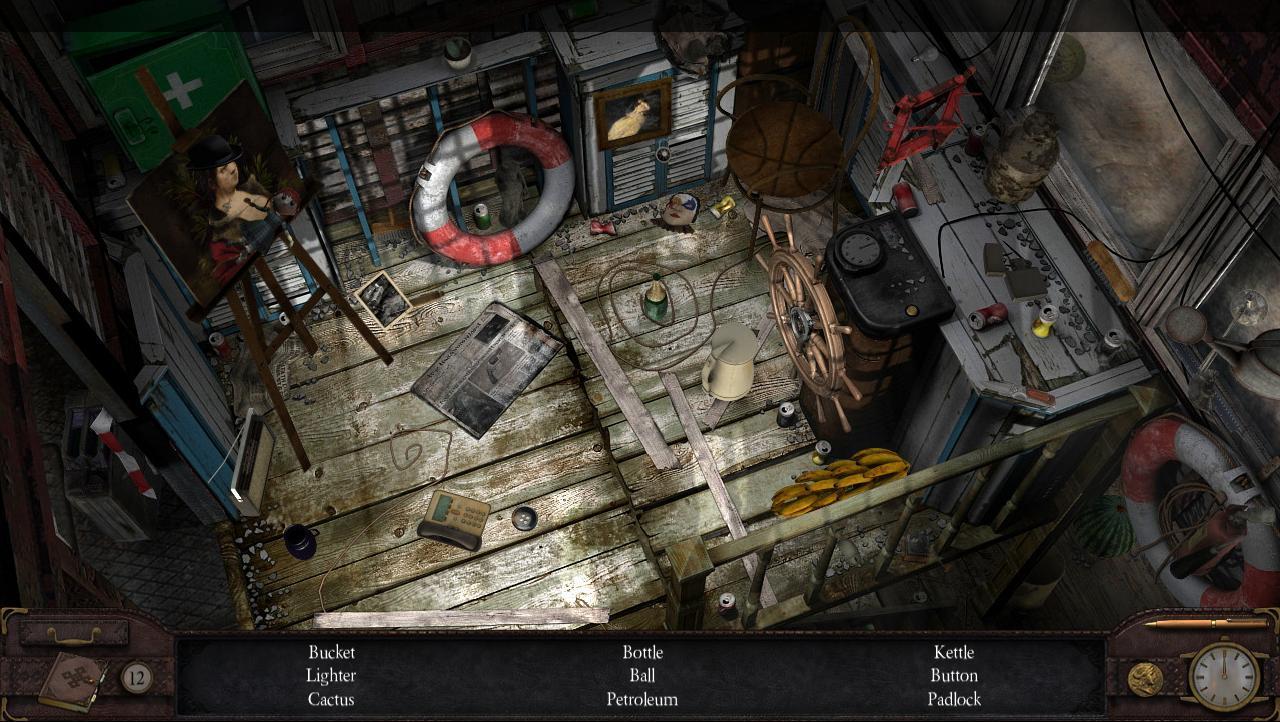Select "Petroleum" from the word list
The image size is (1280, 722).
point(642,700)
